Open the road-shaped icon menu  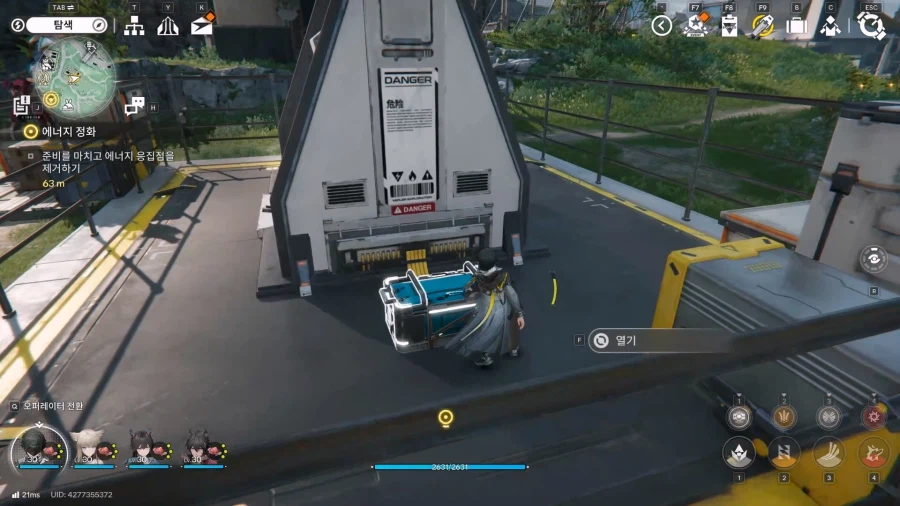click(x=168, y=26)
